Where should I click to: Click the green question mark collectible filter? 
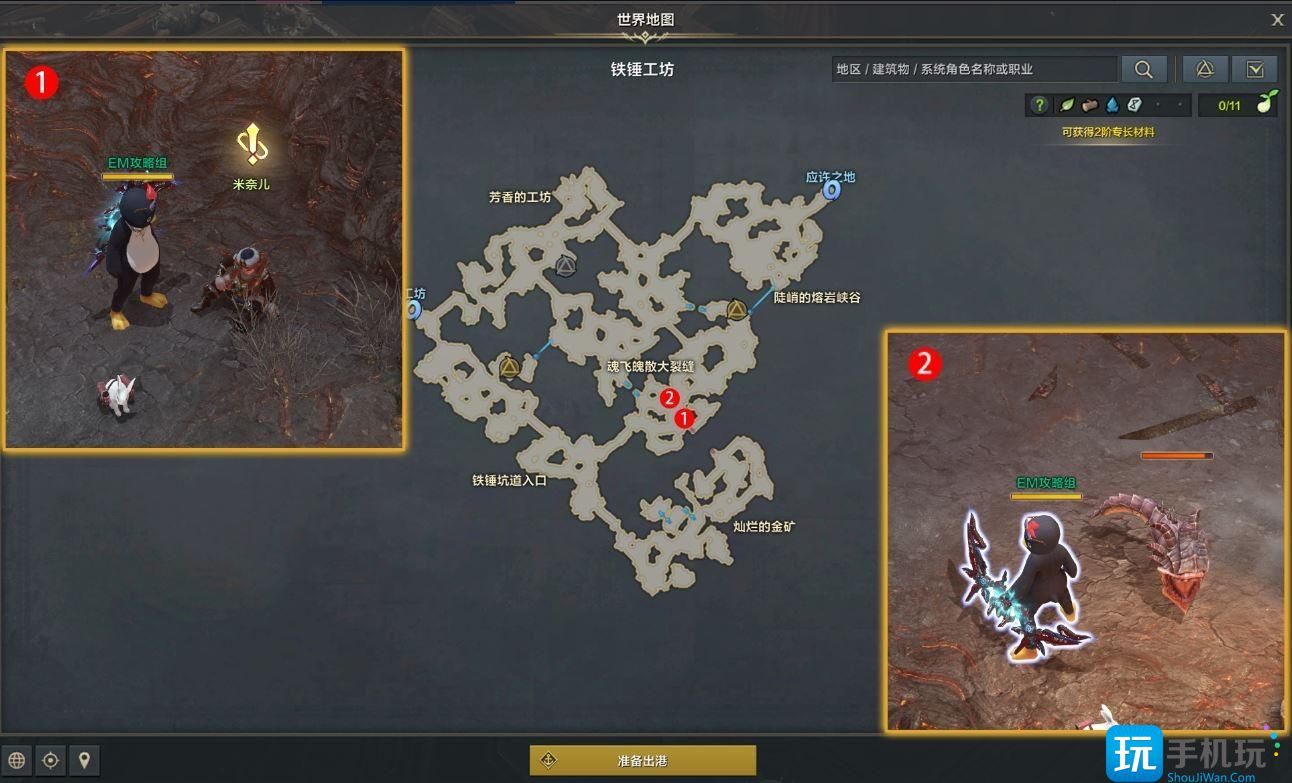pos(1040,105)
